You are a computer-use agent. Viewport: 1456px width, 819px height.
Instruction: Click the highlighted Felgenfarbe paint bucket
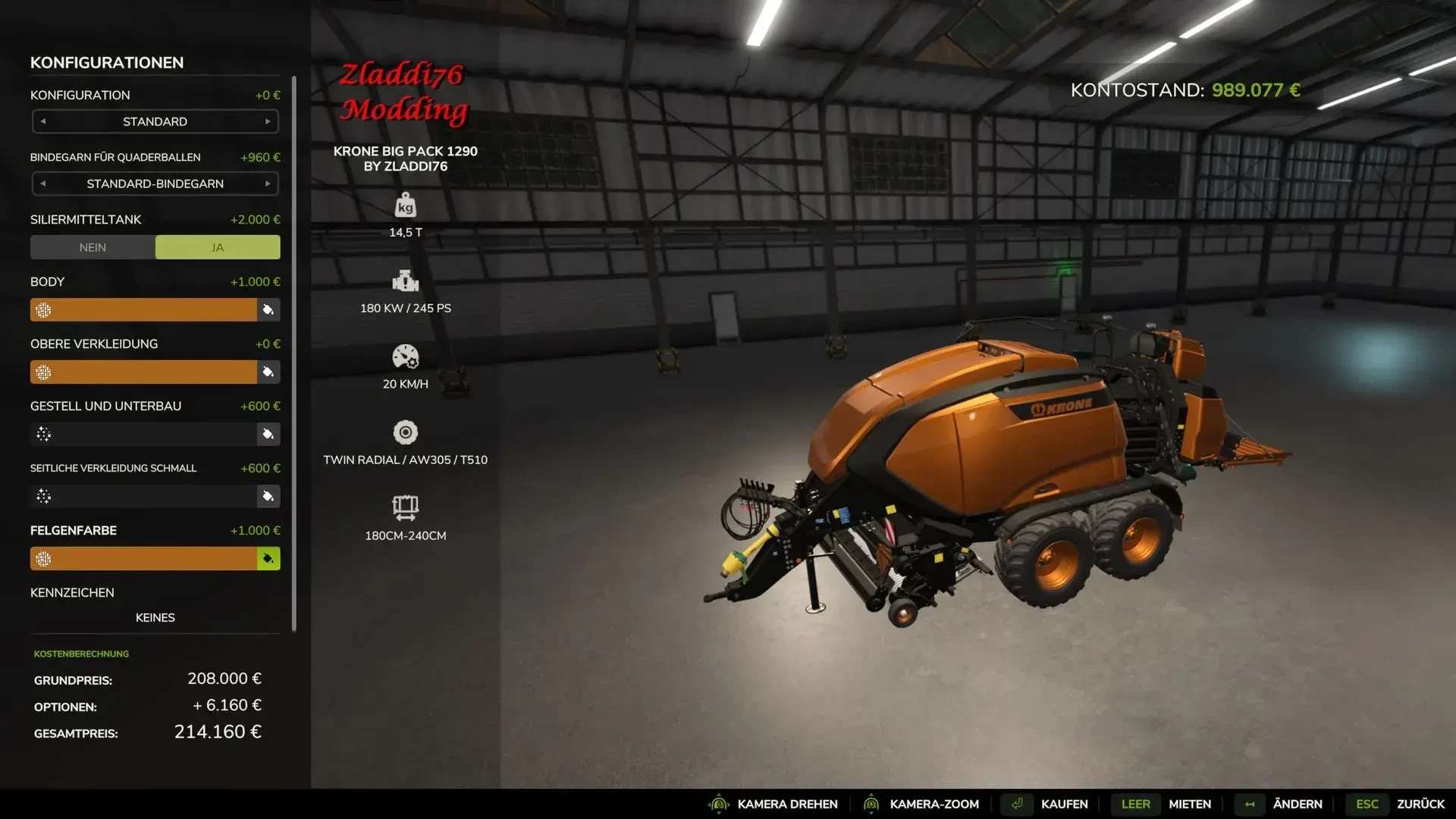[x=268, y=558]
